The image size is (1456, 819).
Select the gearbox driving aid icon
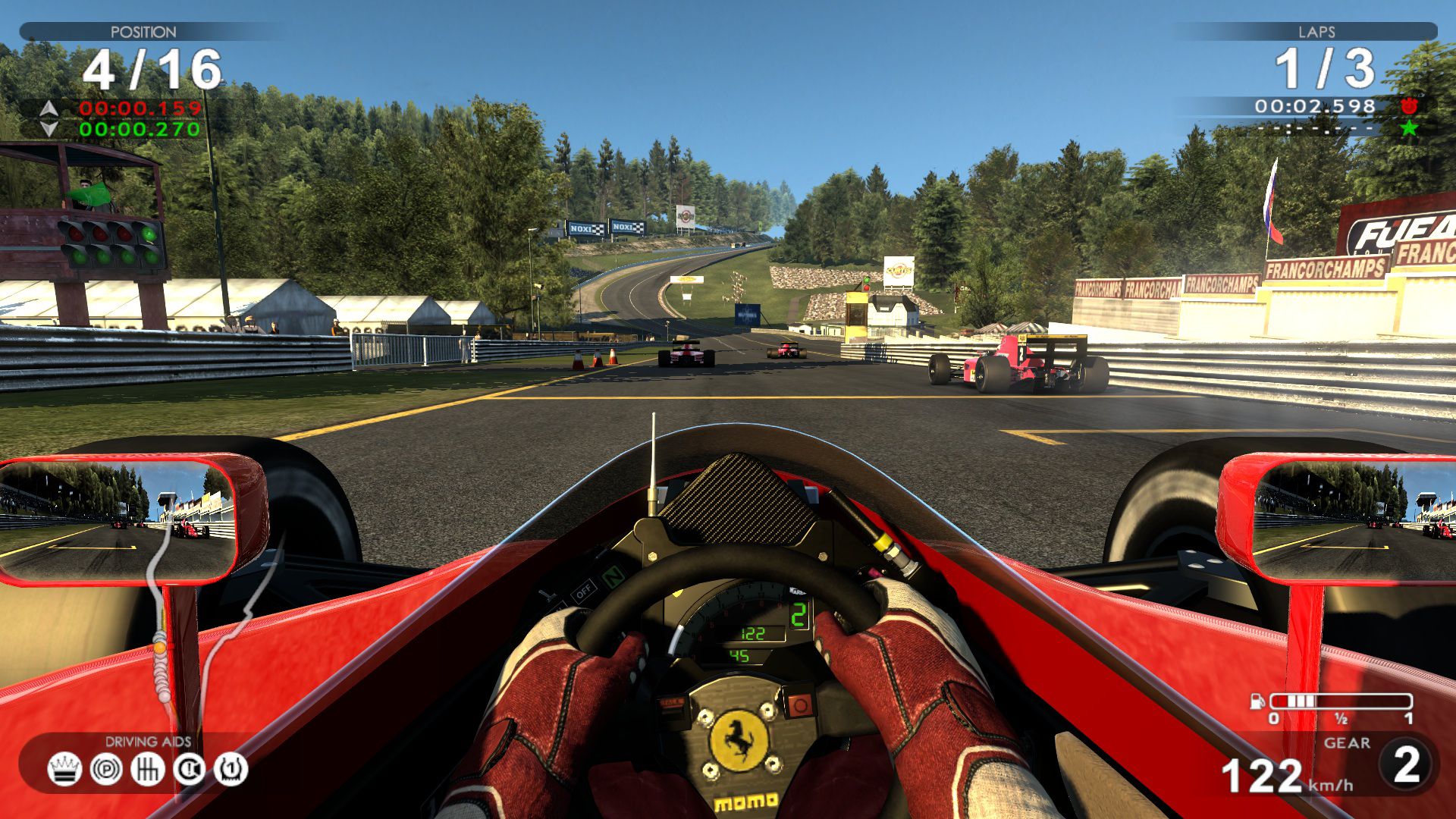click(x=149, y=769)
